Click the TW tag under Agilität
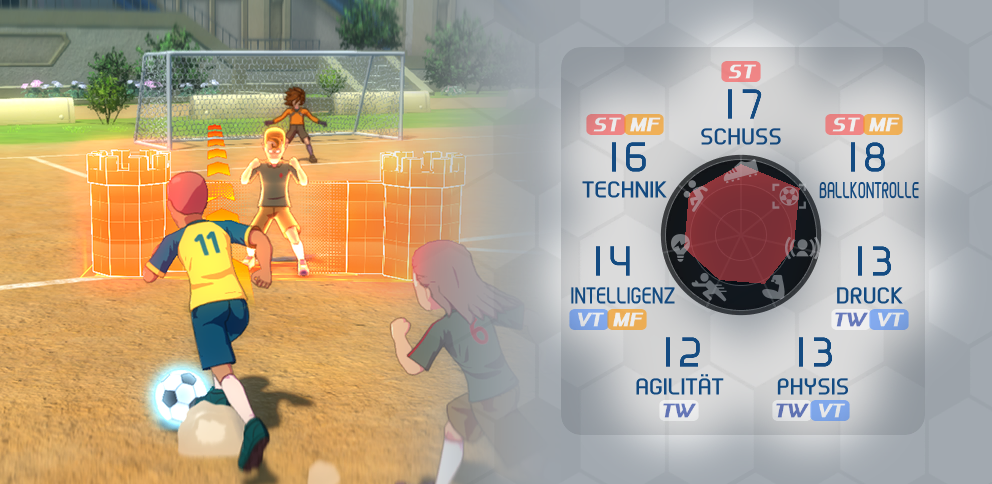 point(679,411)
